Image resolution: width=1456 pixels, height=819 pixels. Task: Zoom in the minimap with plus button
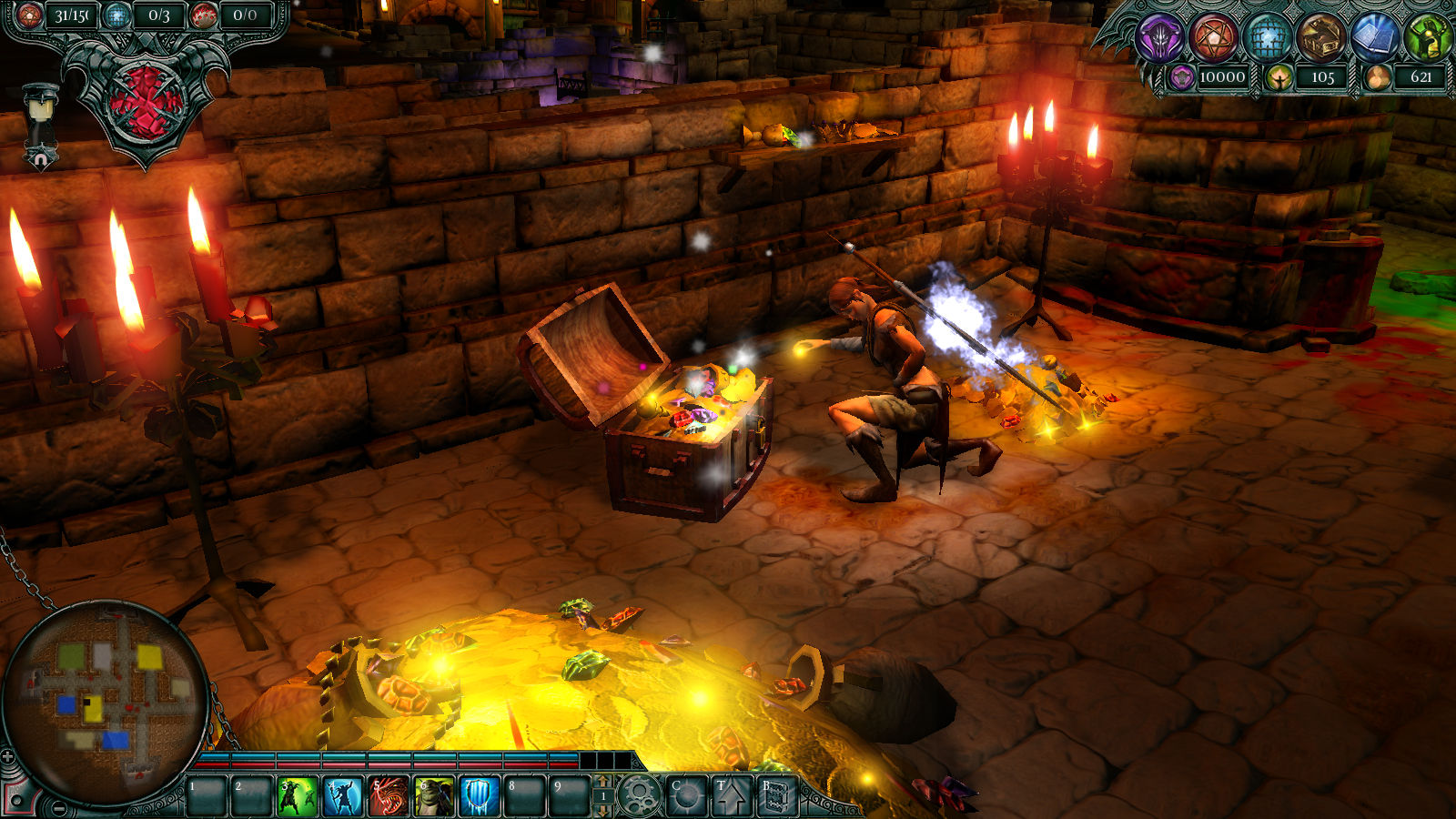click(8, 756)
